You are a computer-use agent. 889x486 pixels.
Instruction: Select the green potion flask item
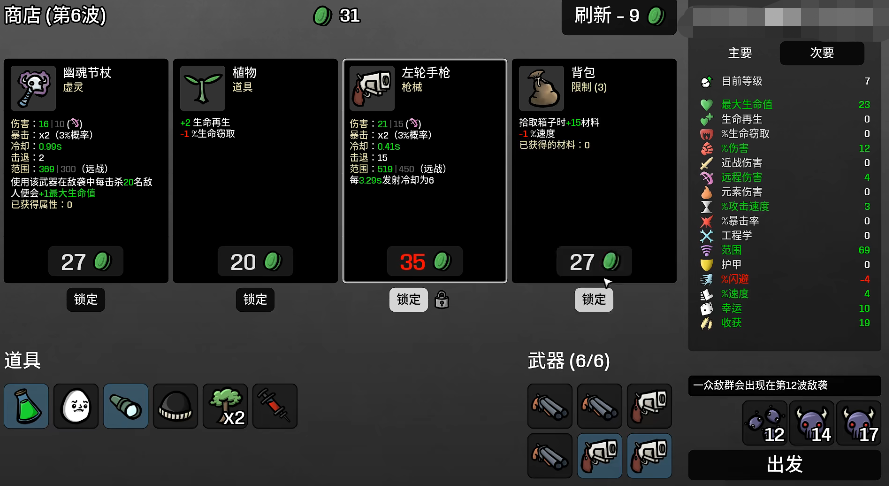[x=26, y=407]
